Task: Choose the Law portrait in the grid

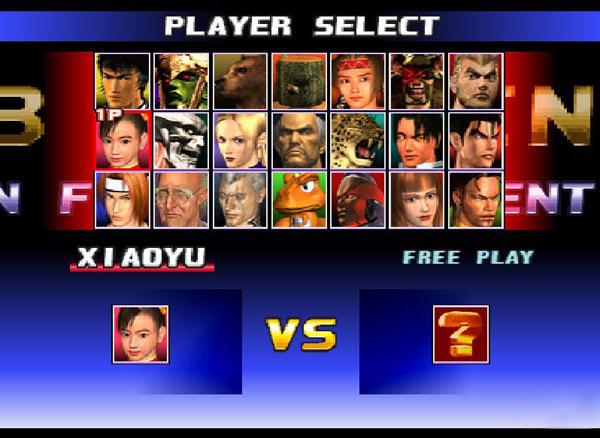Action: (x=122, y=81)
